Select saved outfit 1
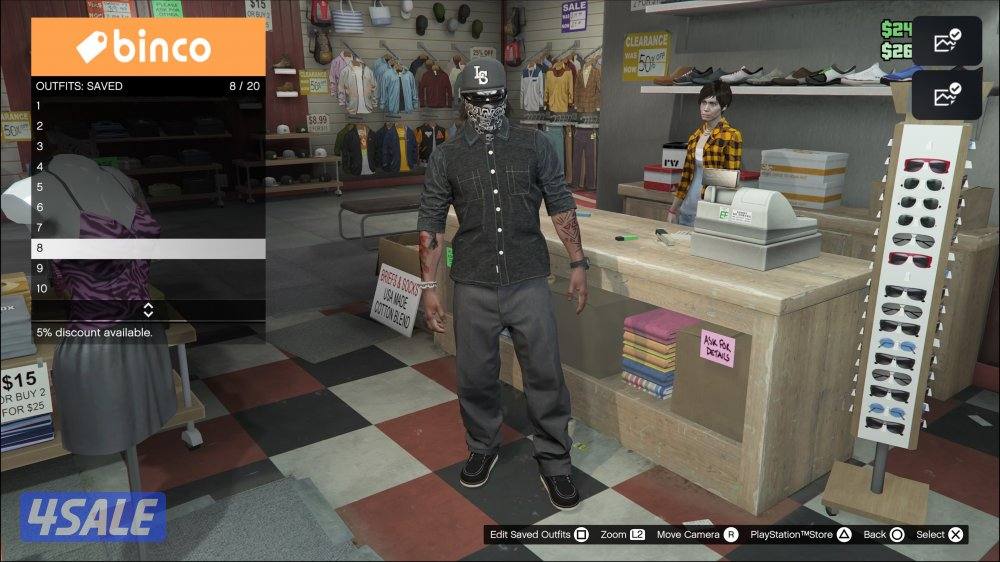Image resolution: width=1000 pixels, height=562 pixels. pyautogui.click(x=148, y=106)
